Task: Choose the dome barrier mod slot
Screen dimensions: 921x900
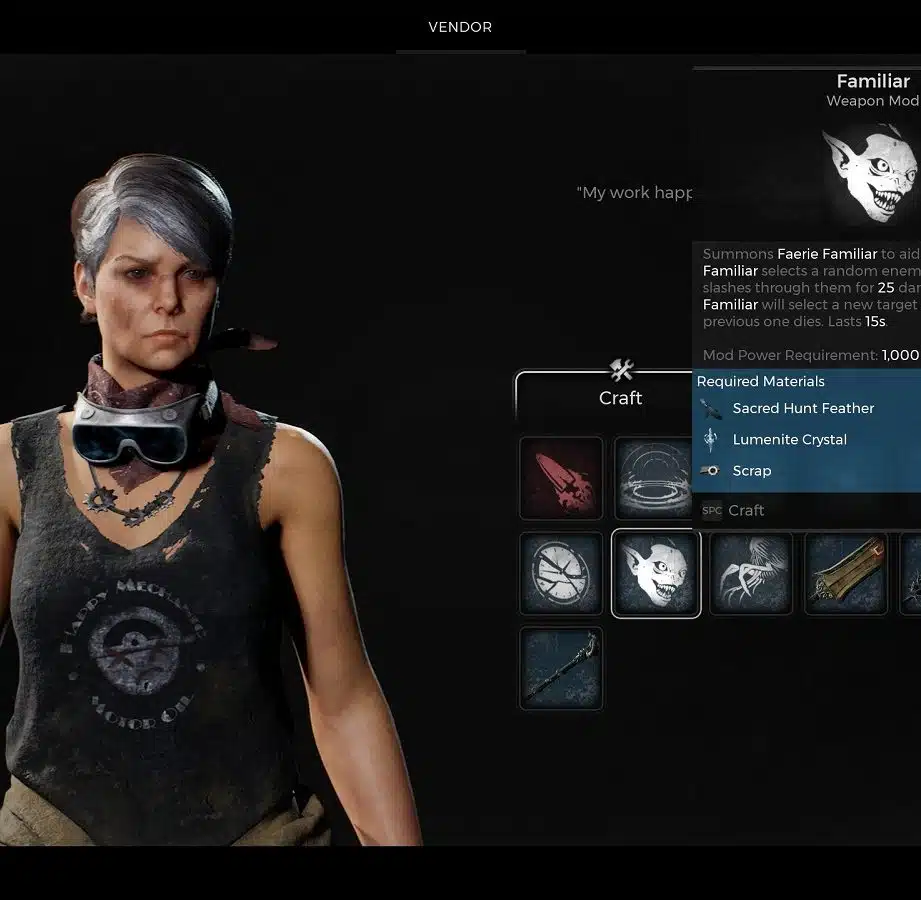Action: [654, 478]
